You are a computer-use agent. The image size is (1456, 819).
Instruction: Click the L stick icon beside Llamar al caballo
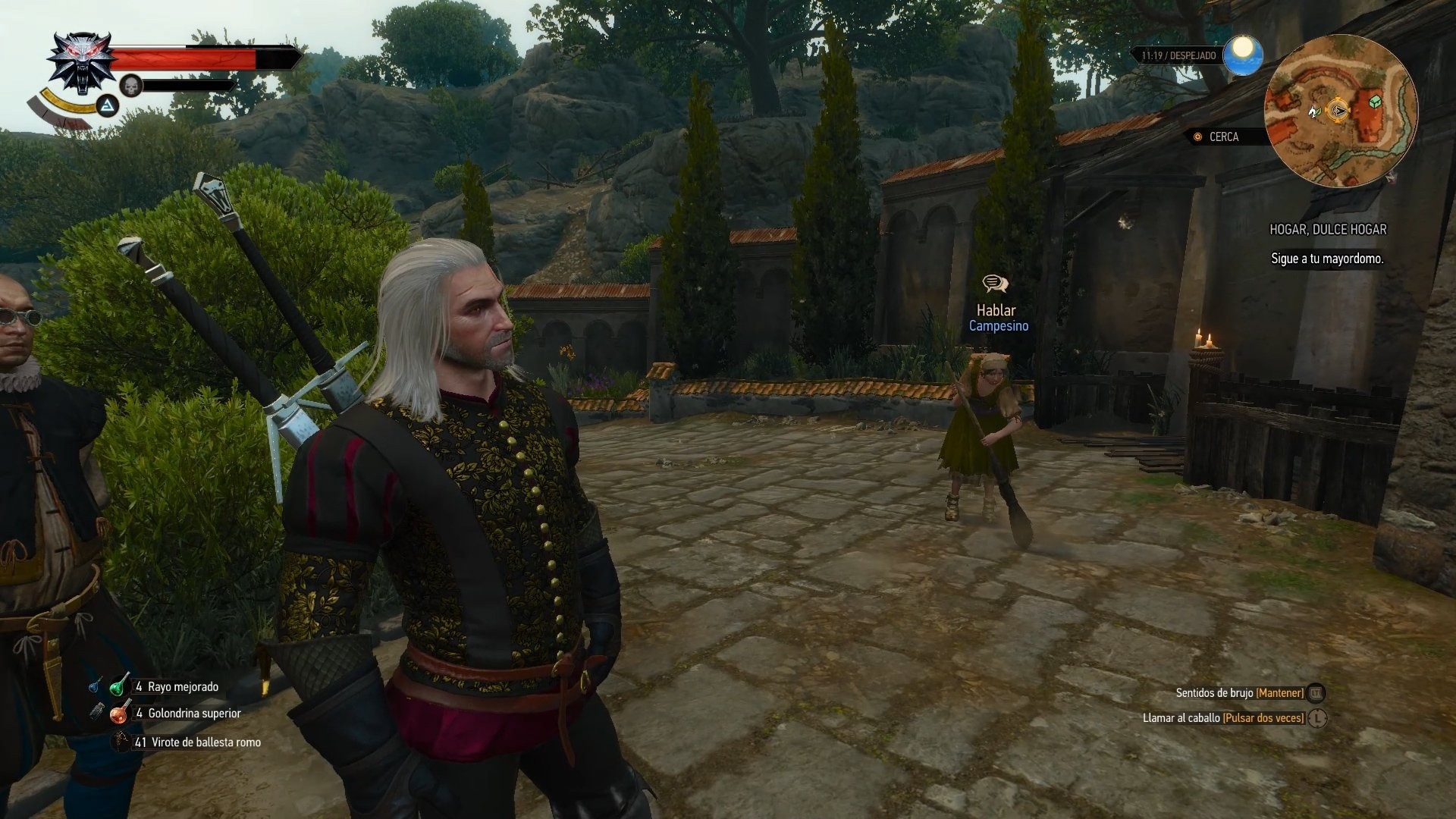point(1318,718)
